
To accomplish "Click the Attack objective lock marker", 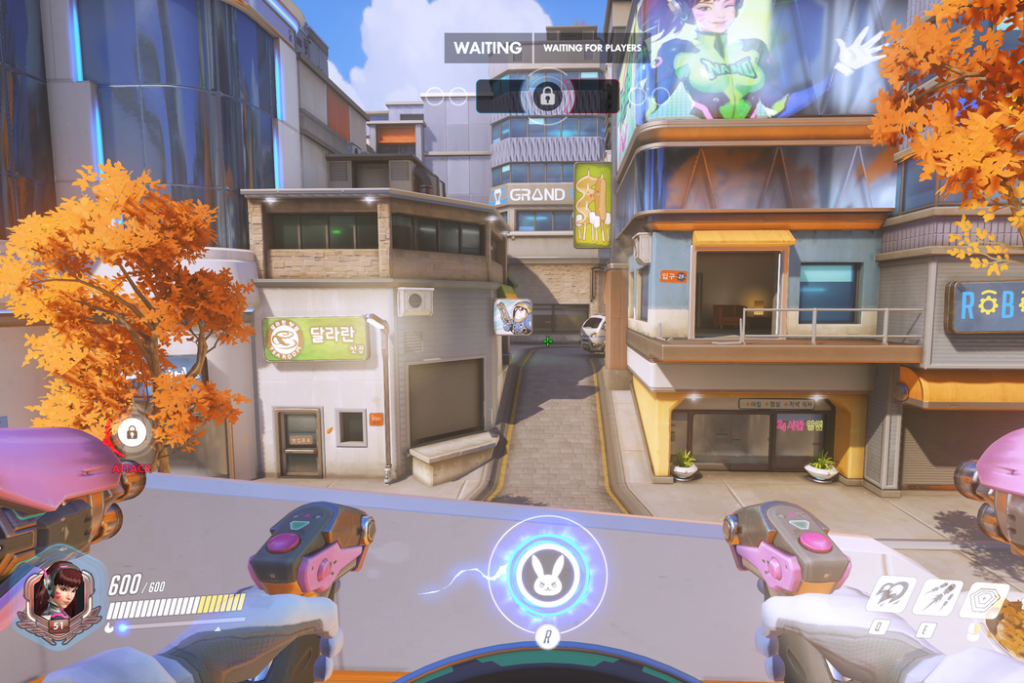I will tap(131, 433).
